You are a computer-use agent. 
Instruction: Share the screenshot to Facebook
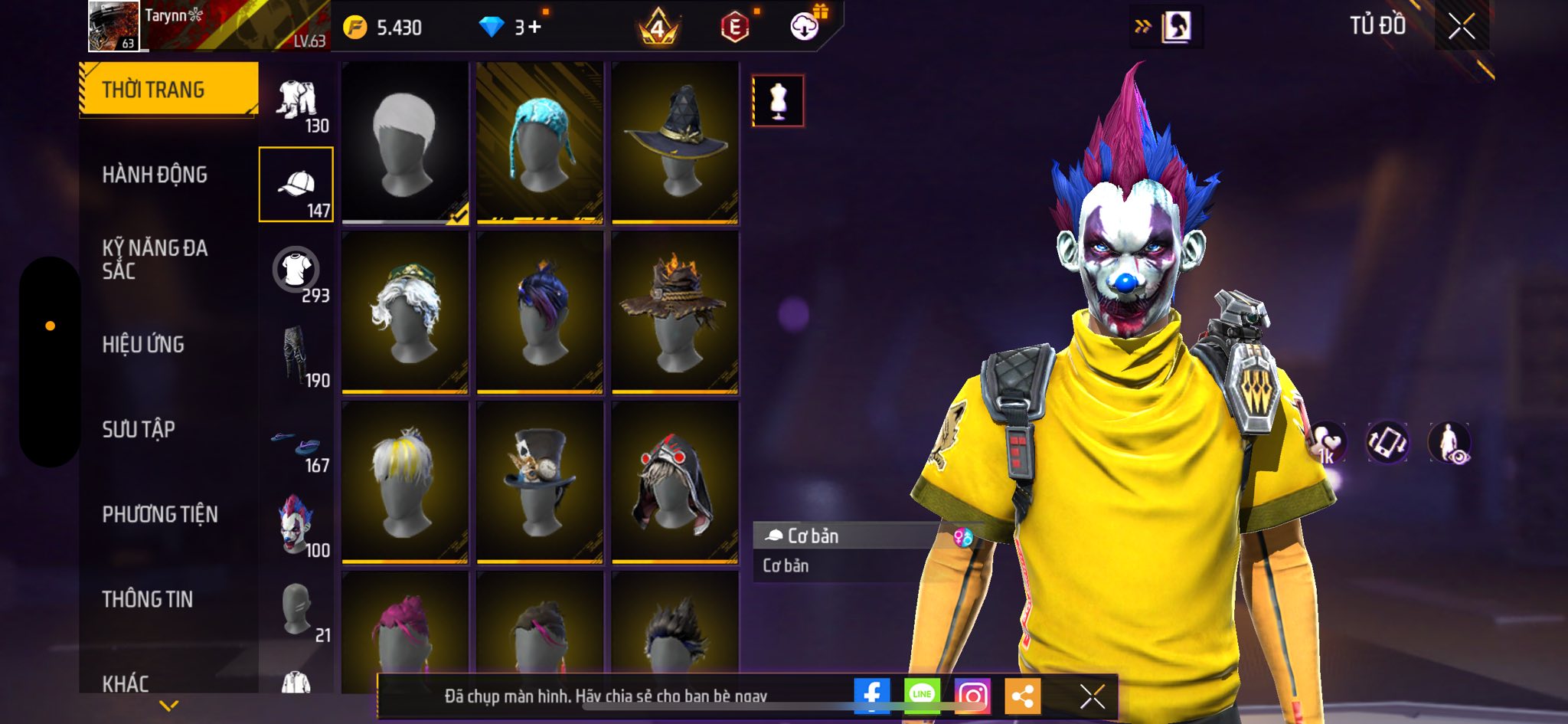pyautogui.click(x=872, y=695)
